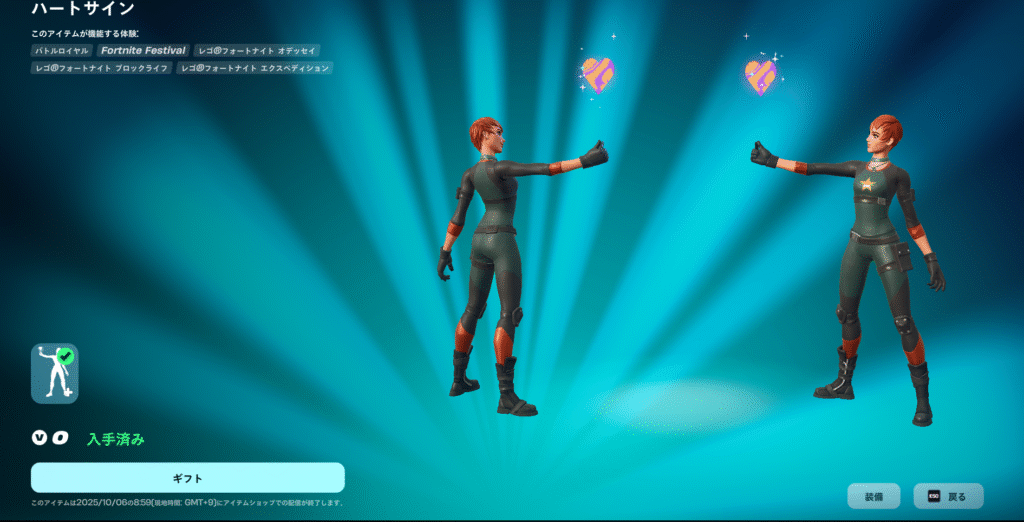Select the Fortnite Festival tag

click(143, 50)
